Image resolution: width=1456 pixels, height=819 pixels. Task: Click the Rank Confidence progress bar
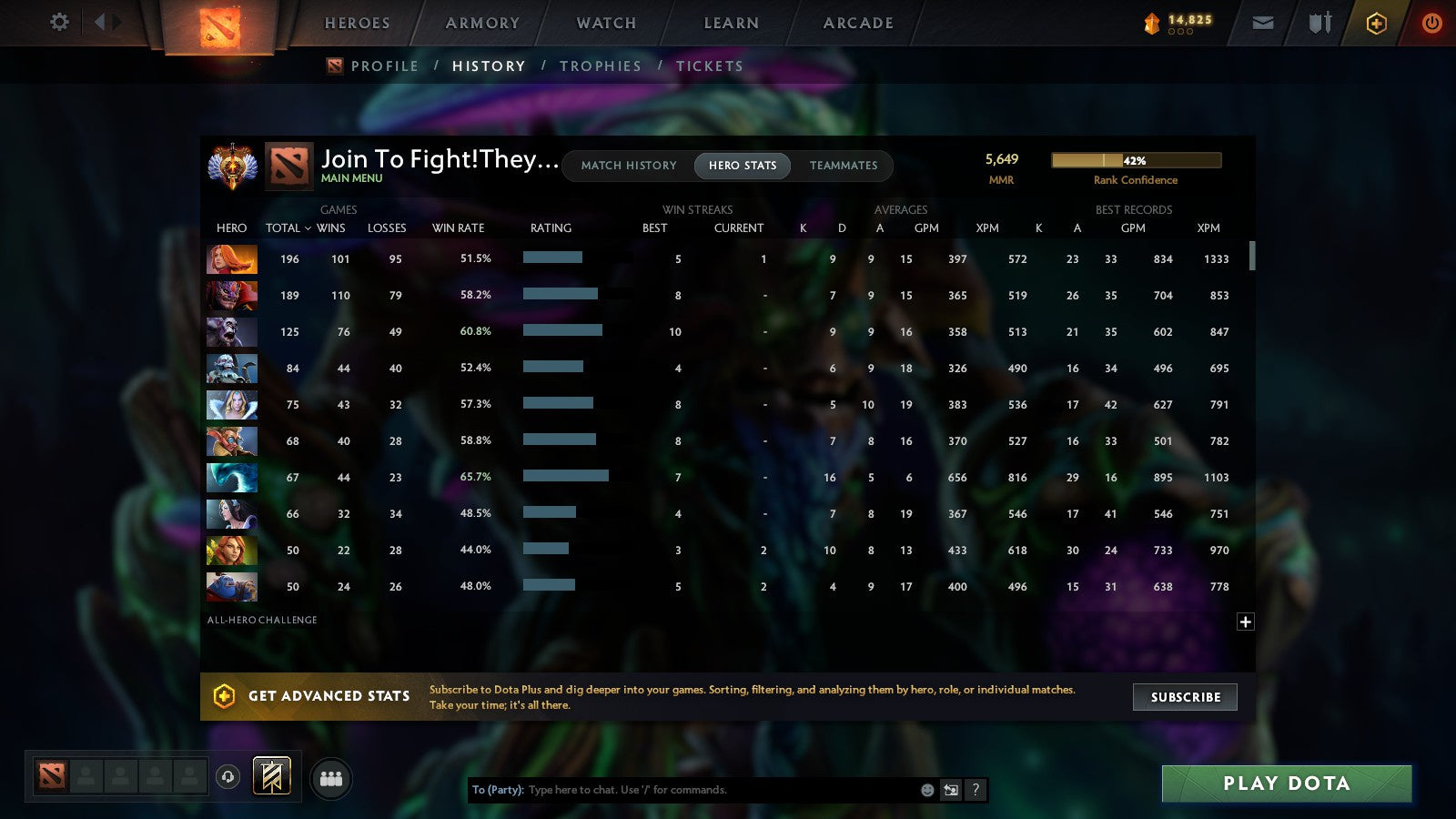(x=1137, y=159)
